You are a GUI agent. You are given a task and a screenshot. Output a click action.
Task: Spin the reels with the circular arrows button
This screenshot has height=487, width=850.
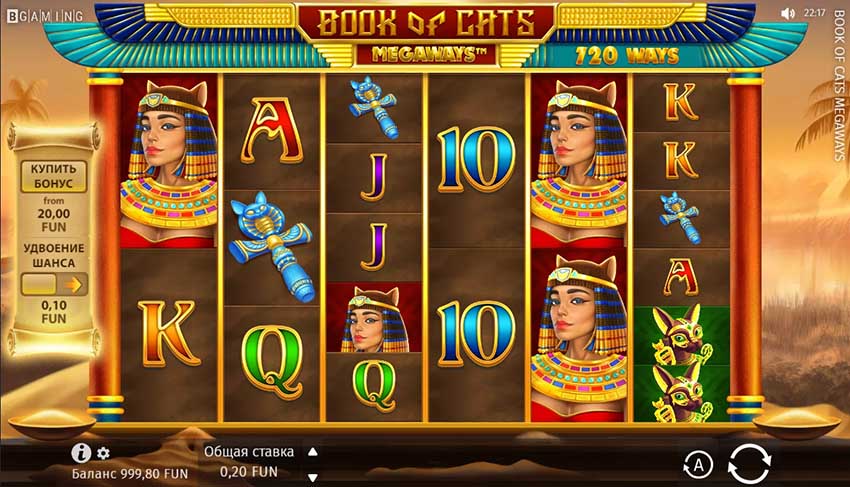coord(749,463)
